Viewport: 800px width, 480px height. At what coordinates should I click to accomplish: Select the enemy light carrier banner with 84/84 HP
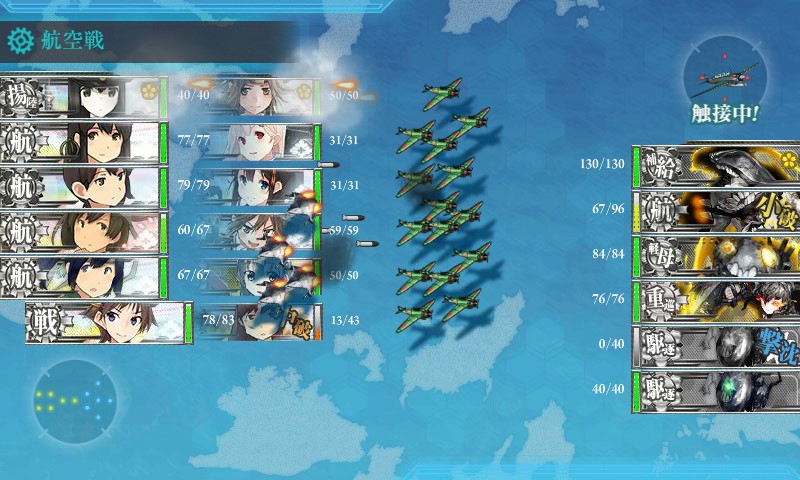tap(715, 255)
